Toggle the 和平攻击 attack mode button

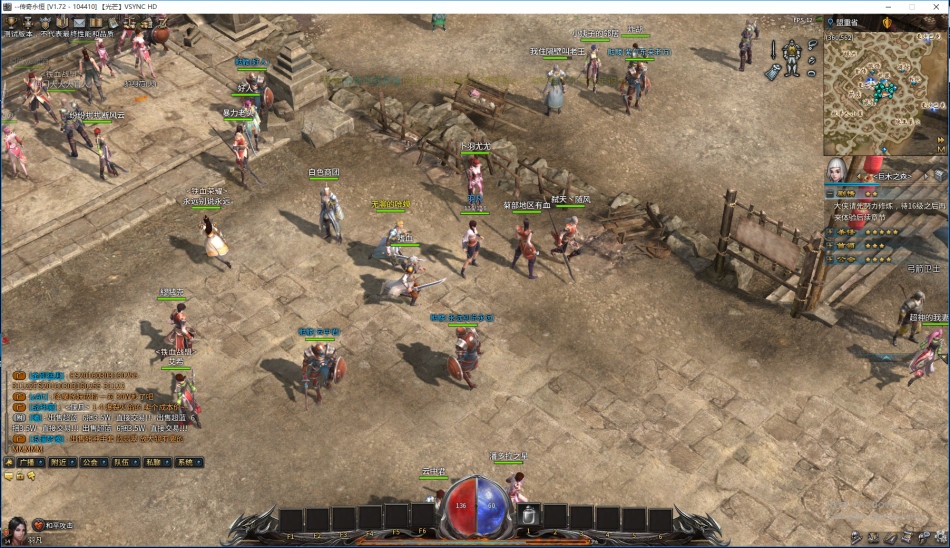click(x=53, y=525)
